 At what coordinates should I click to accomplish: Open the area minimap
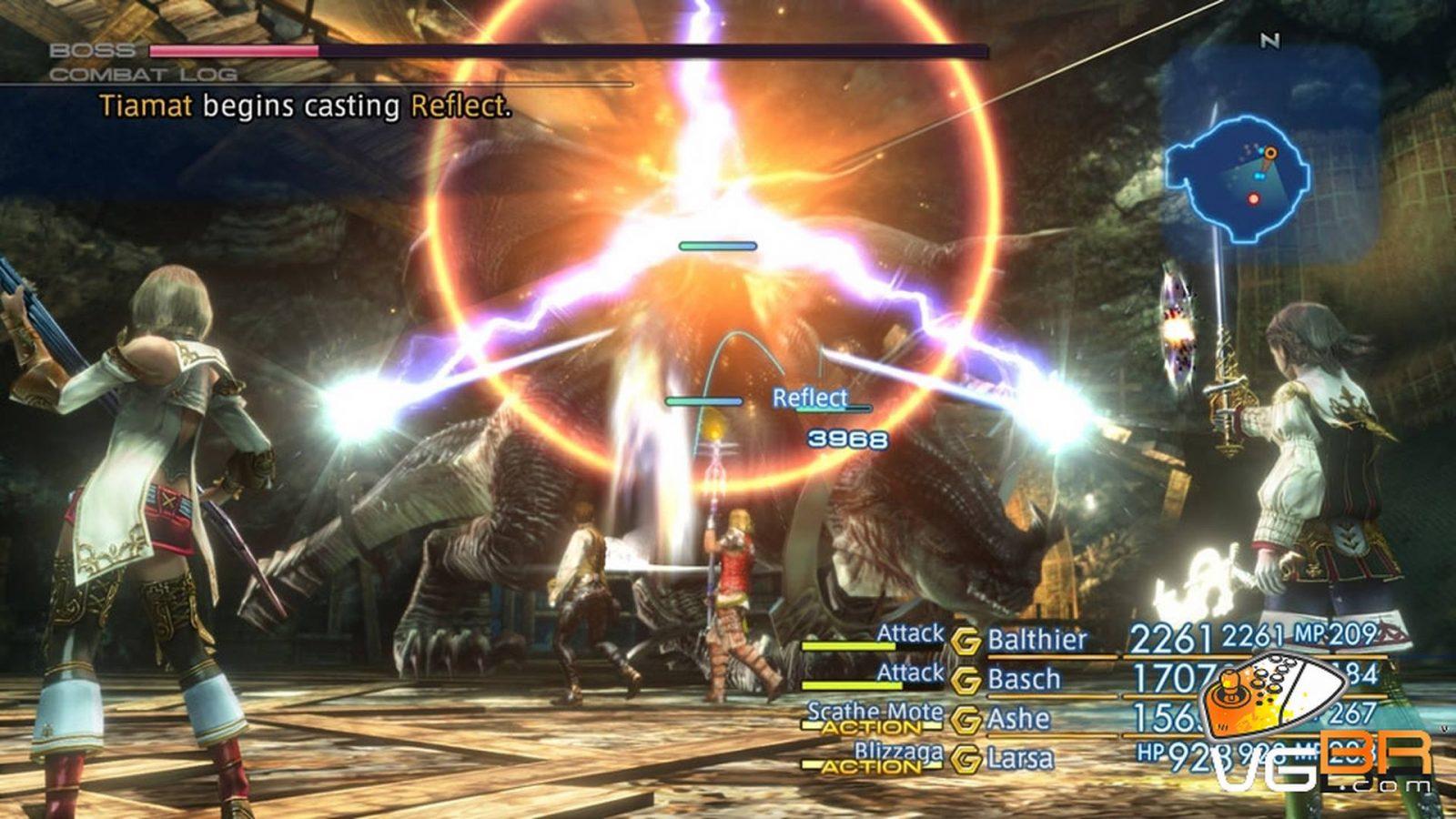(1241, 178)
